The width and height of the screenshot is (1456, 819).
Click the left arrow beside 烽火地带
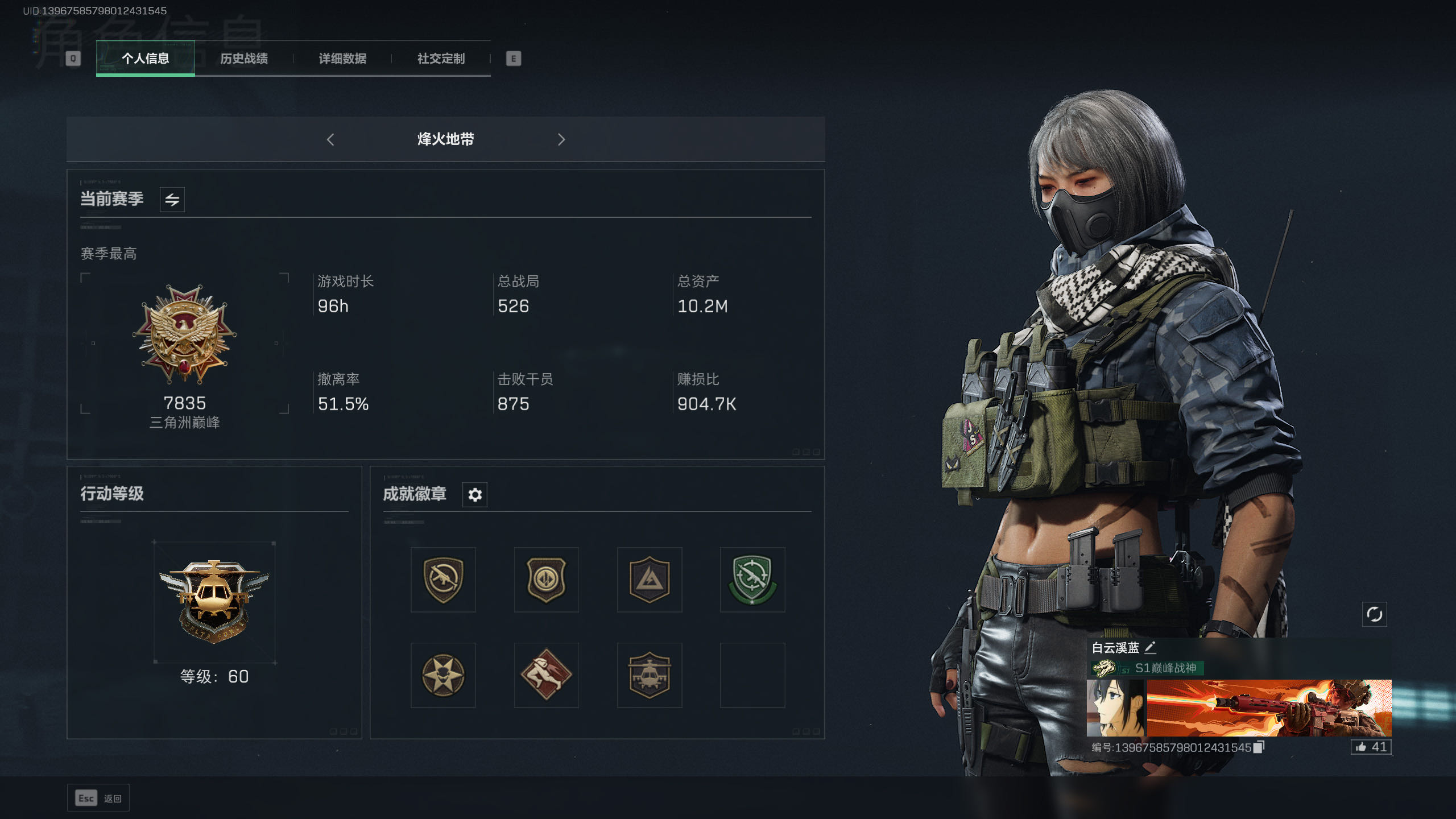[330, 139]
